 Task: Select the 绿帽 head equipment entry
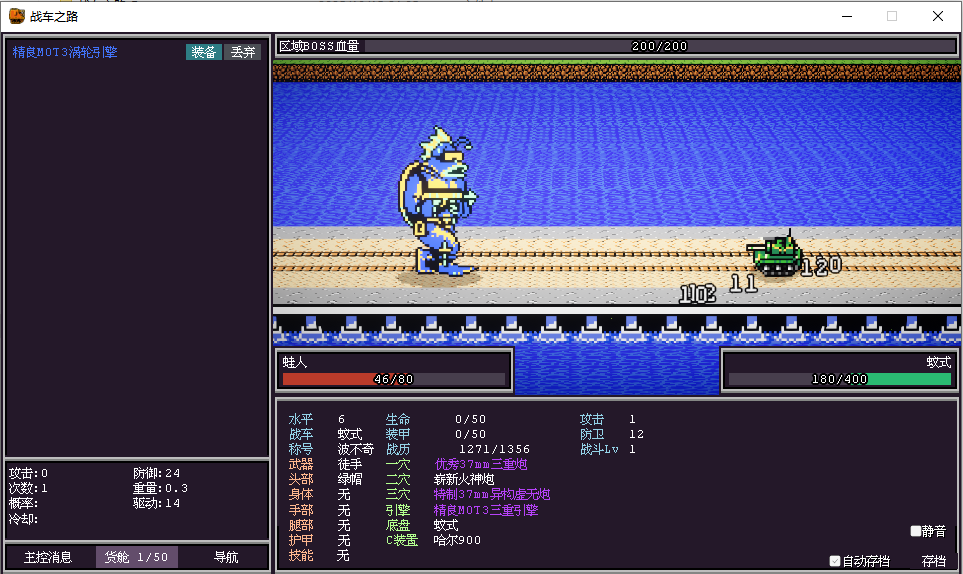coord(349,479)
